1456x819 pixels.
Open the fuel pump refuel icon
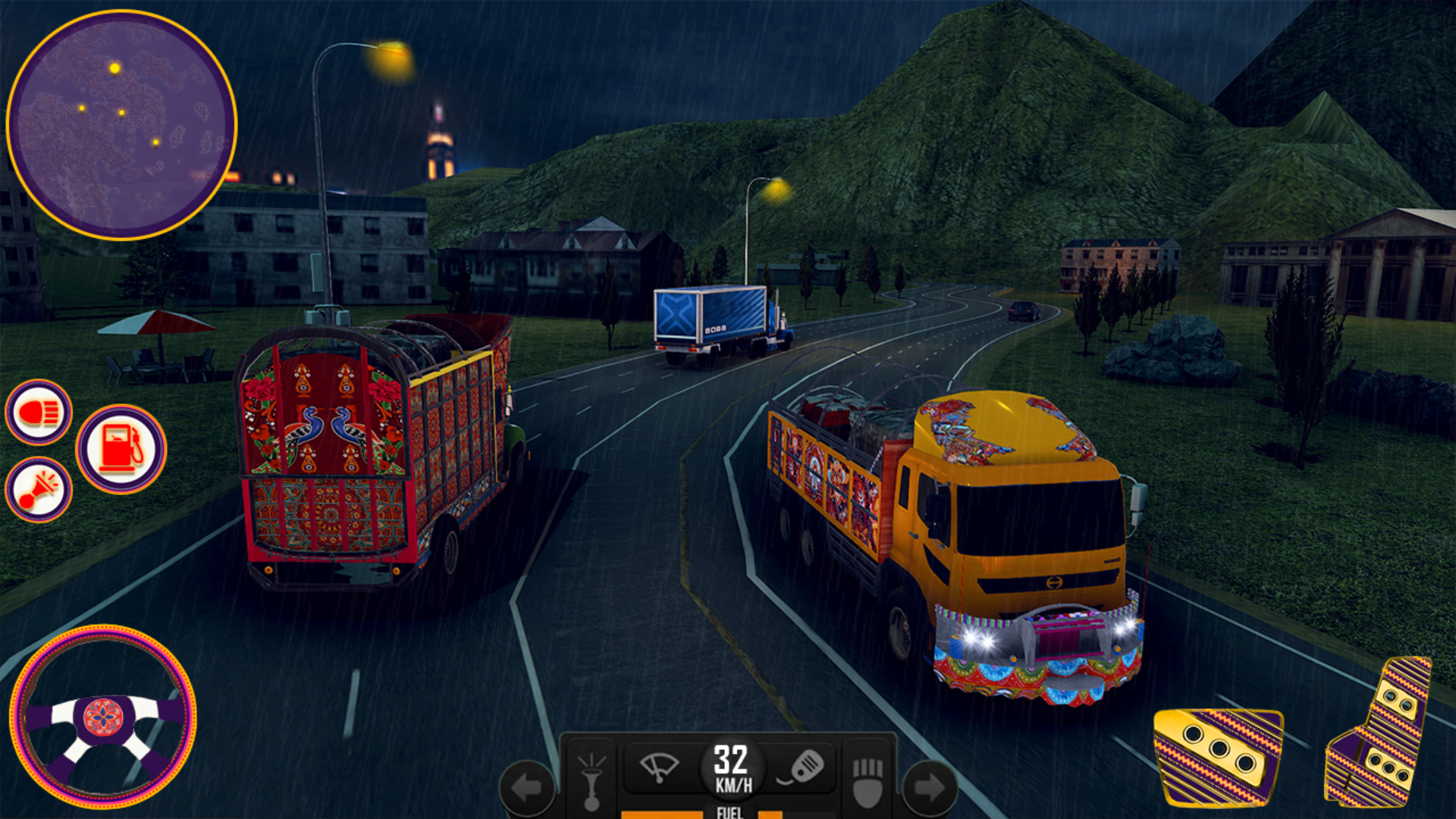point(120,449)
